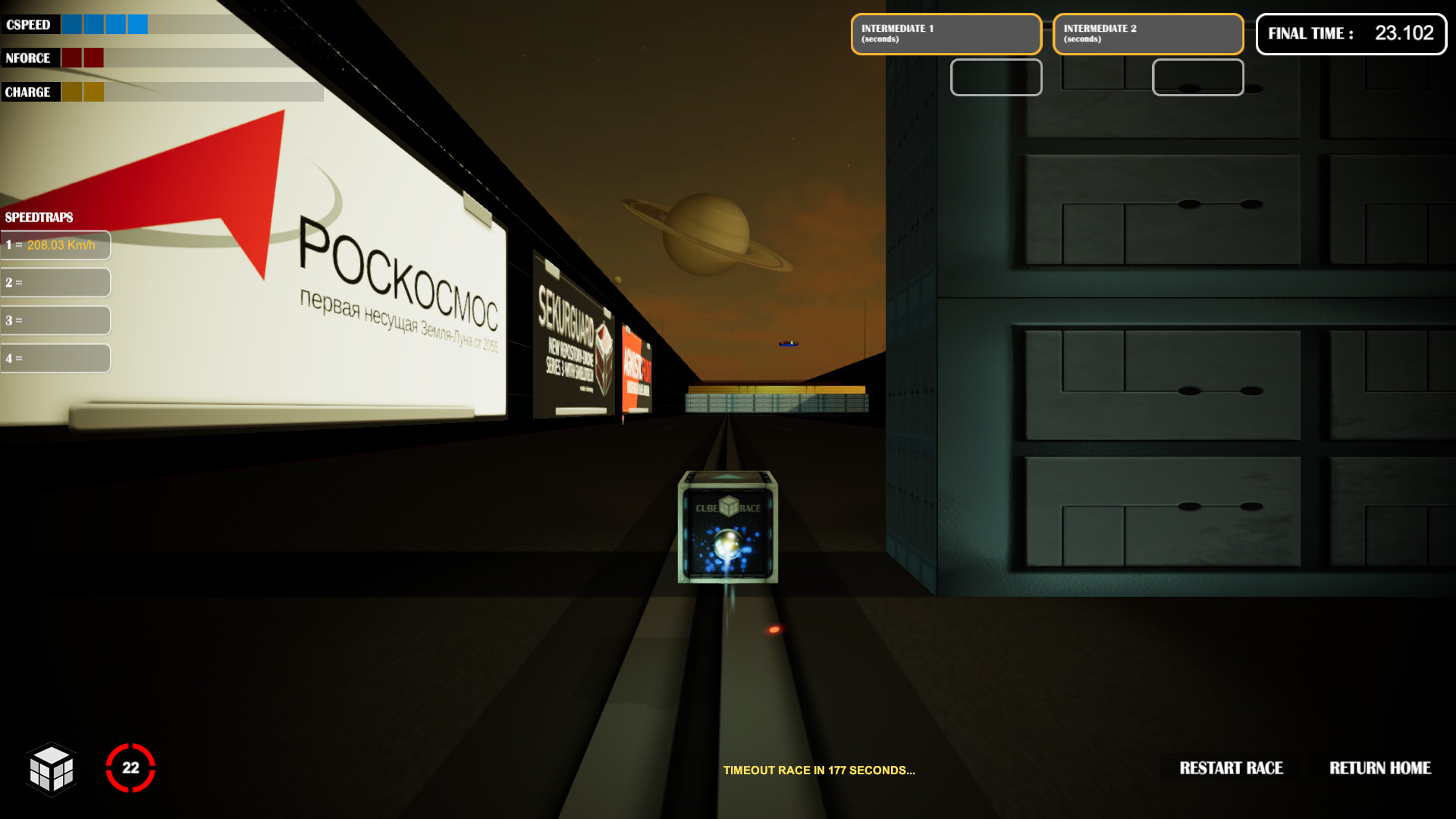Click the NFORCE gauge label
The height and width of the screenshot is (819, 1456).
point(28,58)
